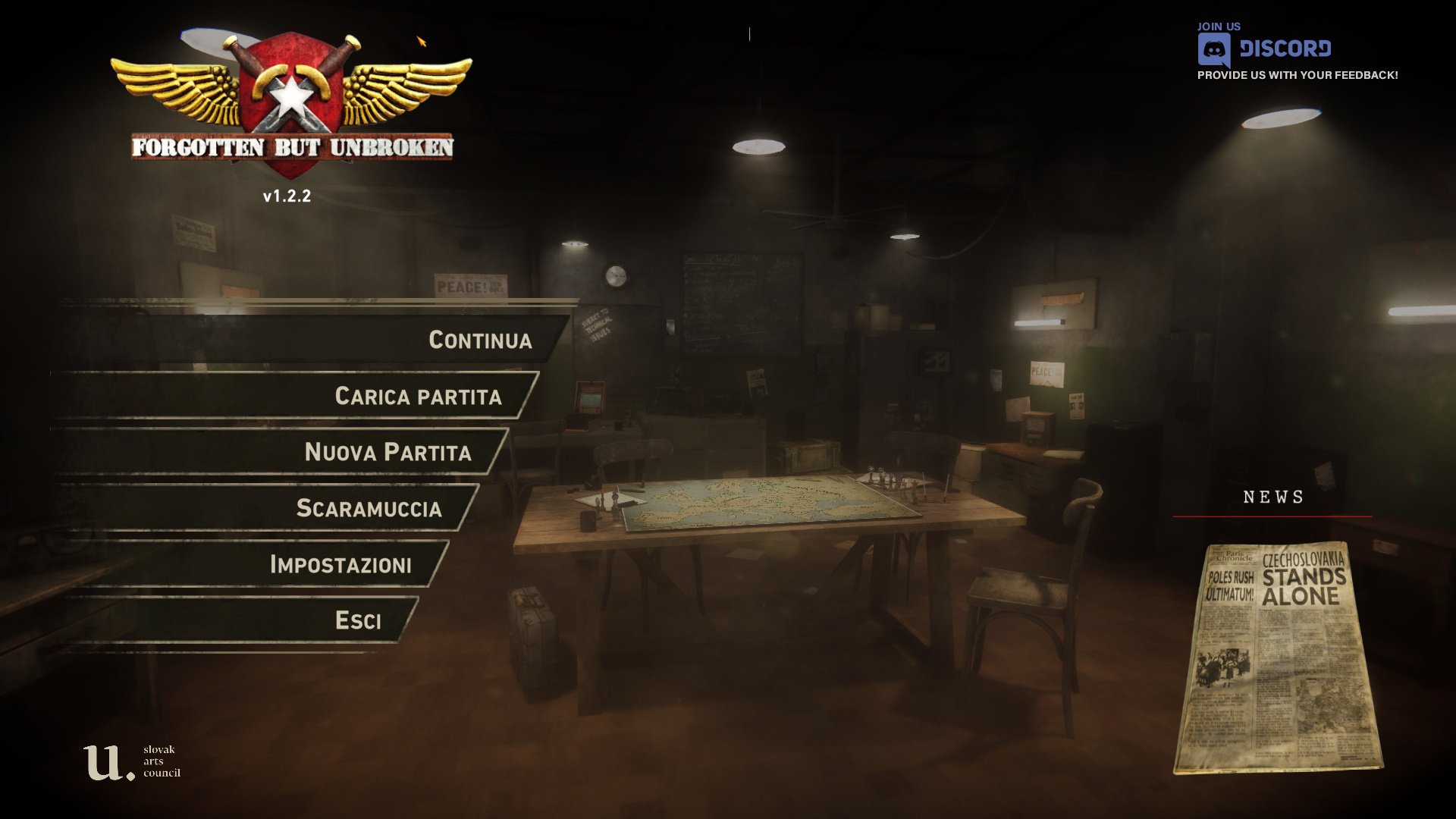The width and height of the screenshot is (1456, 819).
Task: Start a Nuova Partita
Action: pyautogui.click(x=388, y=452)
